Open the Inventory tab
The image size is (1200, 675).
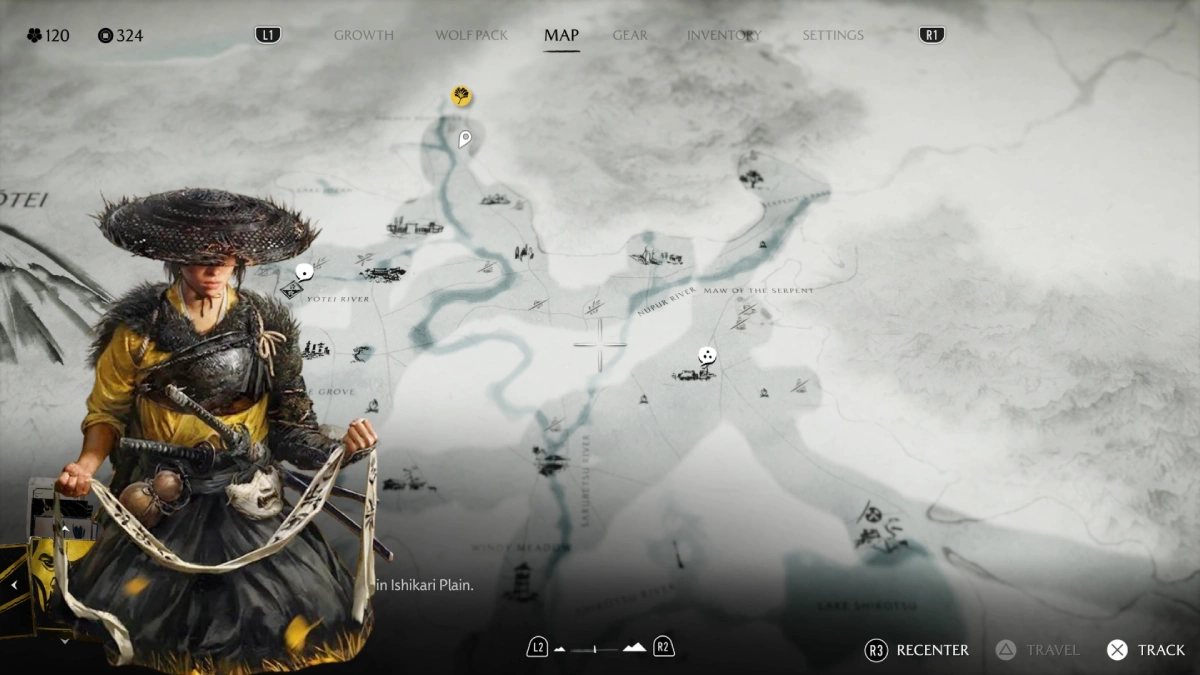coord(721,35)
